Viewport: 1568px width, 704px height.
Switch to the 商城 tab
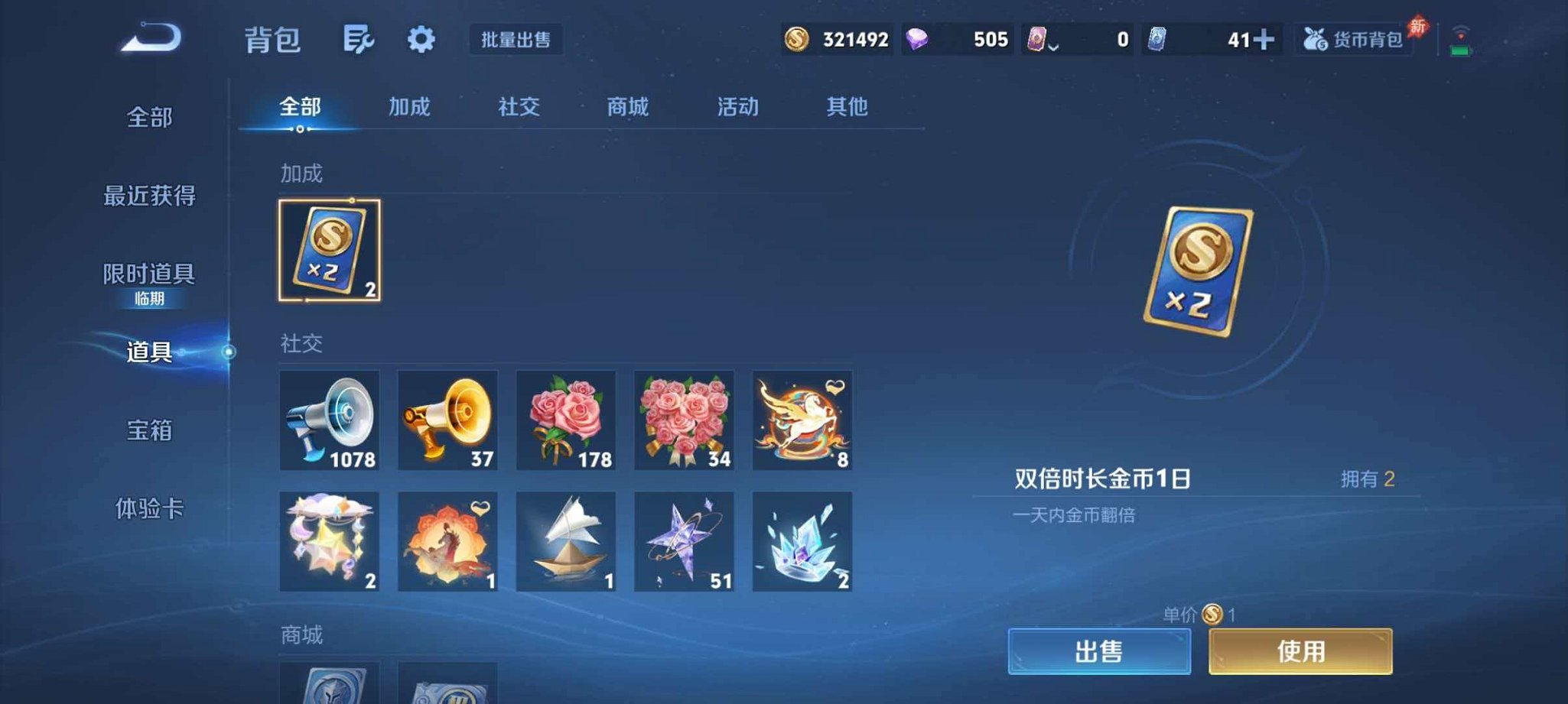(x=626, y=107)
